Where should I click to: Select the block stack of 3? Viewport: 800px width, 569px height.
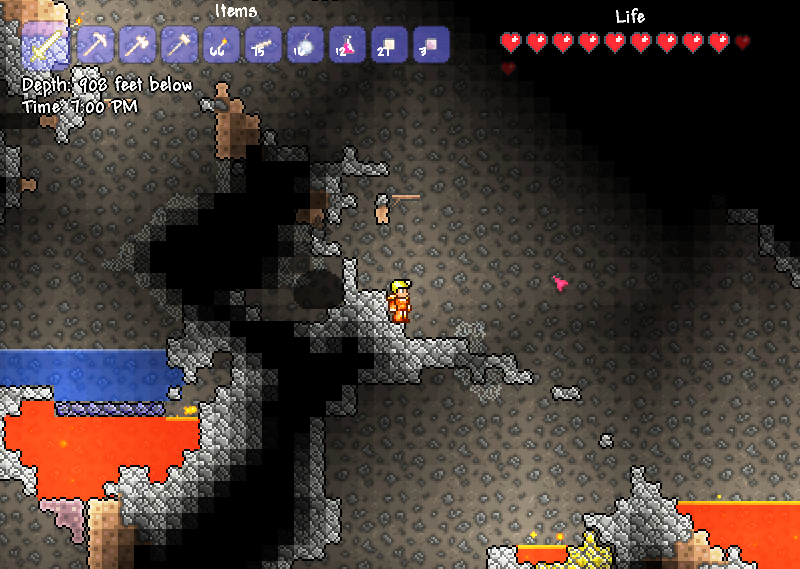430,44
